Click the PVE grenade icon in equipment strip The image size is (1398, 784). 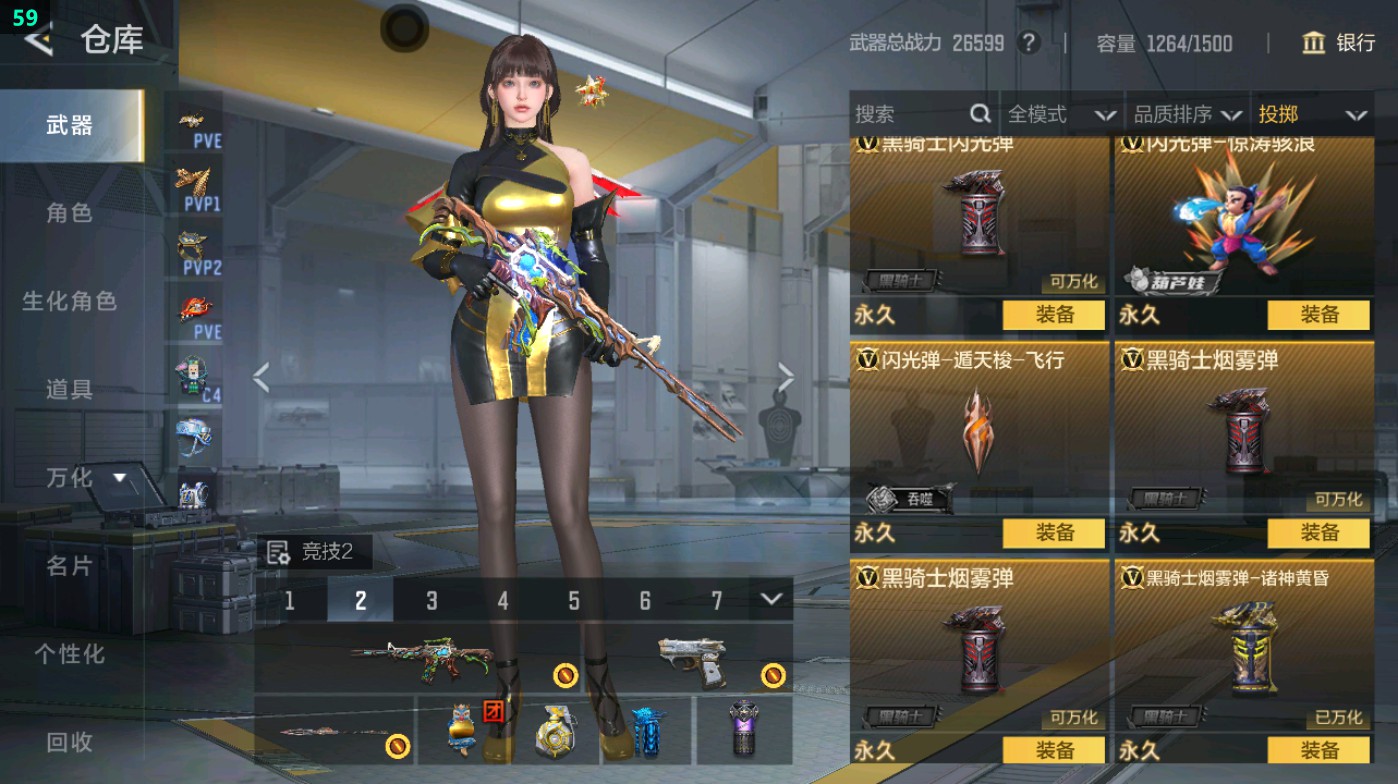[195, 305]
